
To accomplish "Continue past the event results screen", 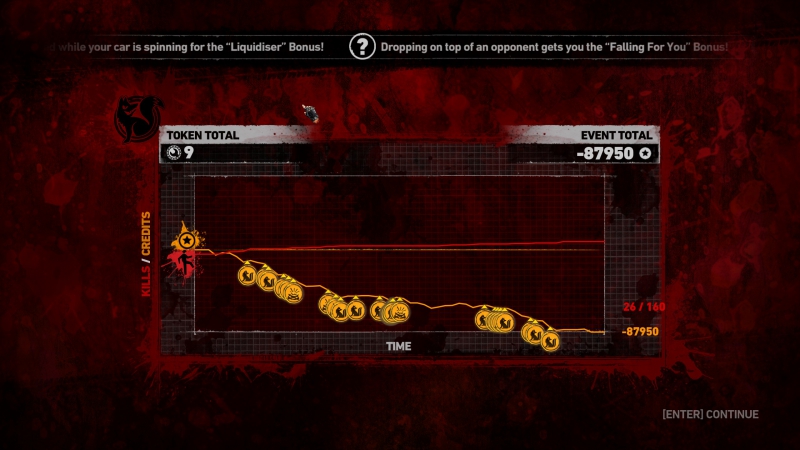I will 710,414.
